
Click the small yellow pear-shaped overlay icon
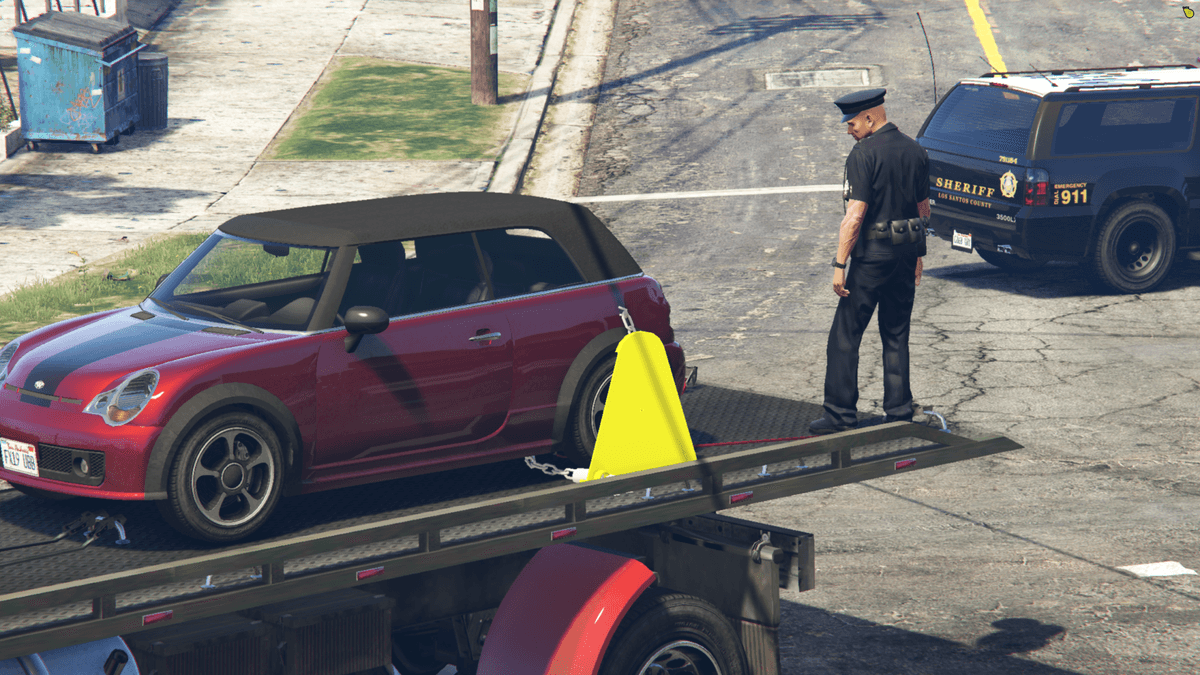pyautogui.click(x=1187, y=12)
